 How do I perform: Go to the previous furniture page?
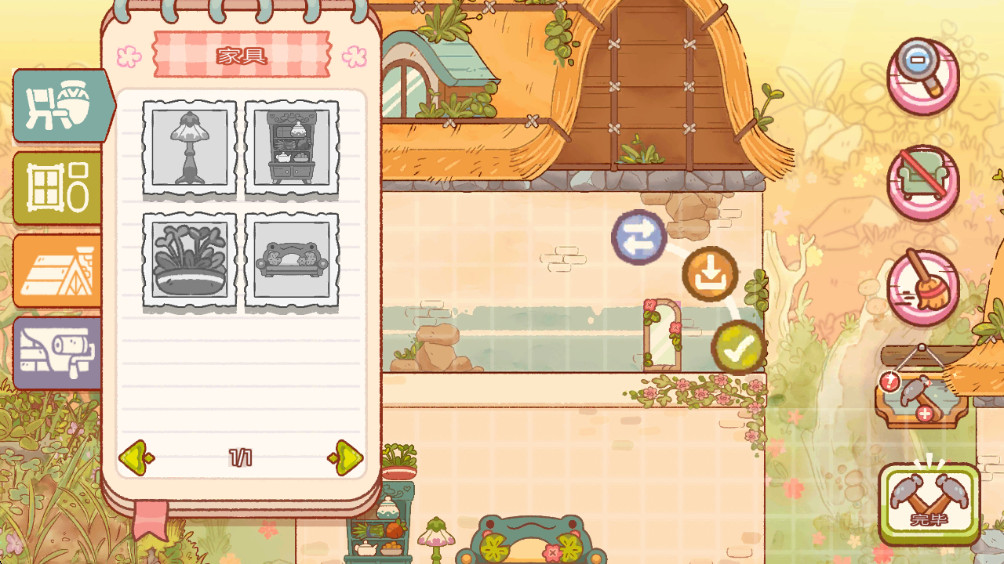pyautogui.click(x=135, y=457)
